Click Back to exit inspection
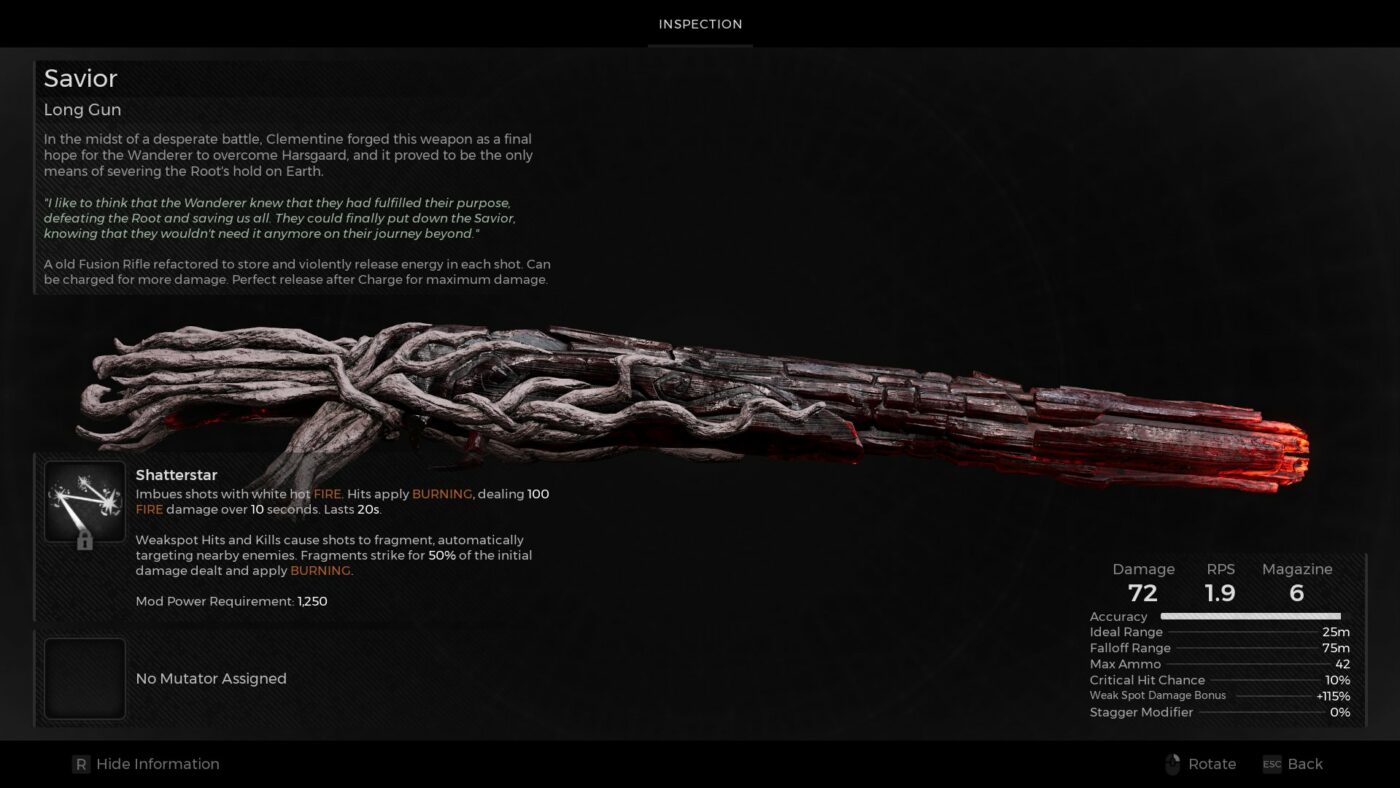 click(1303, 763)
